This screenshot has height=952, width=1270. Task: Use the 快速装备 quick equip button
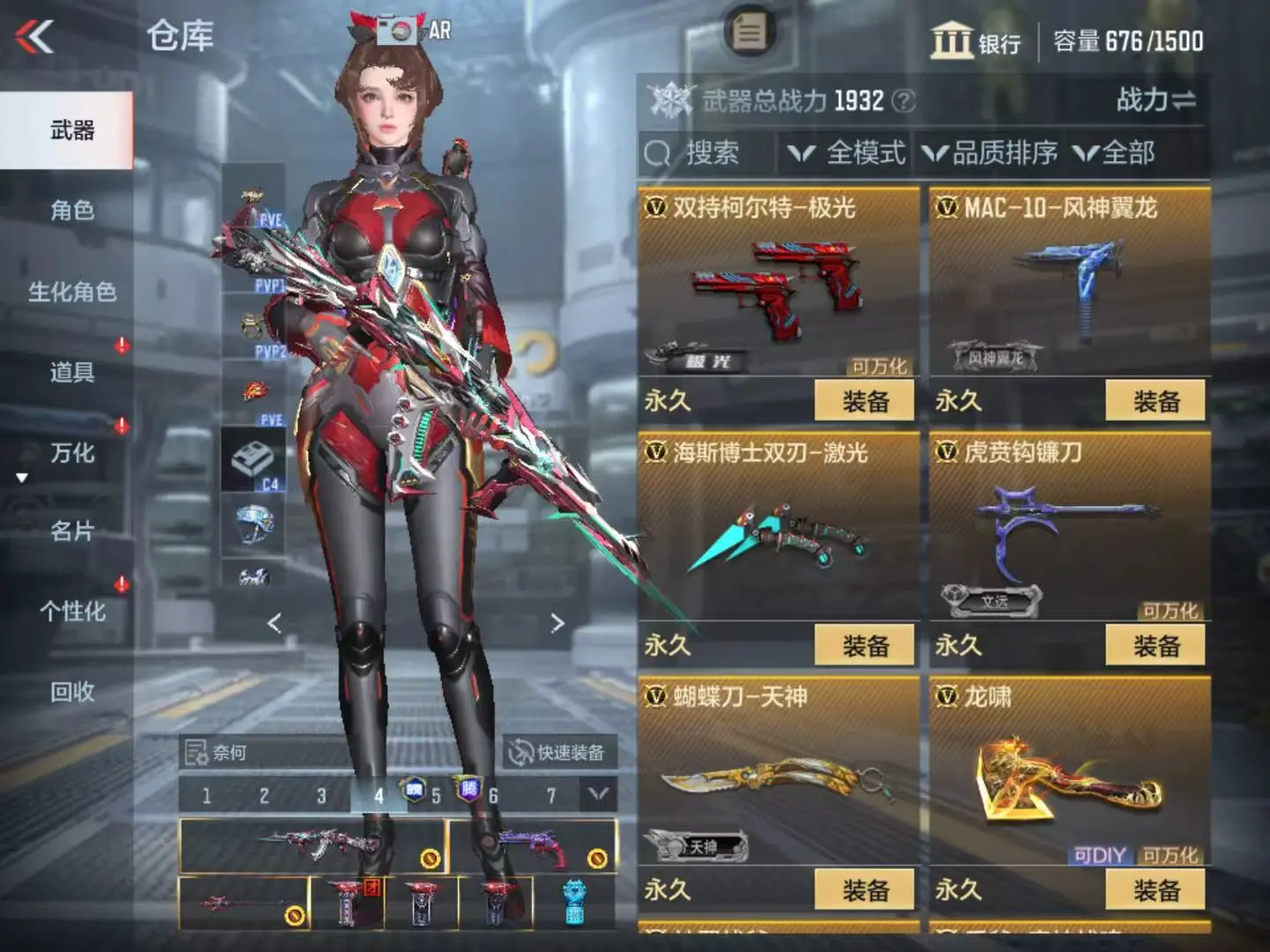(x=559, y=752)
